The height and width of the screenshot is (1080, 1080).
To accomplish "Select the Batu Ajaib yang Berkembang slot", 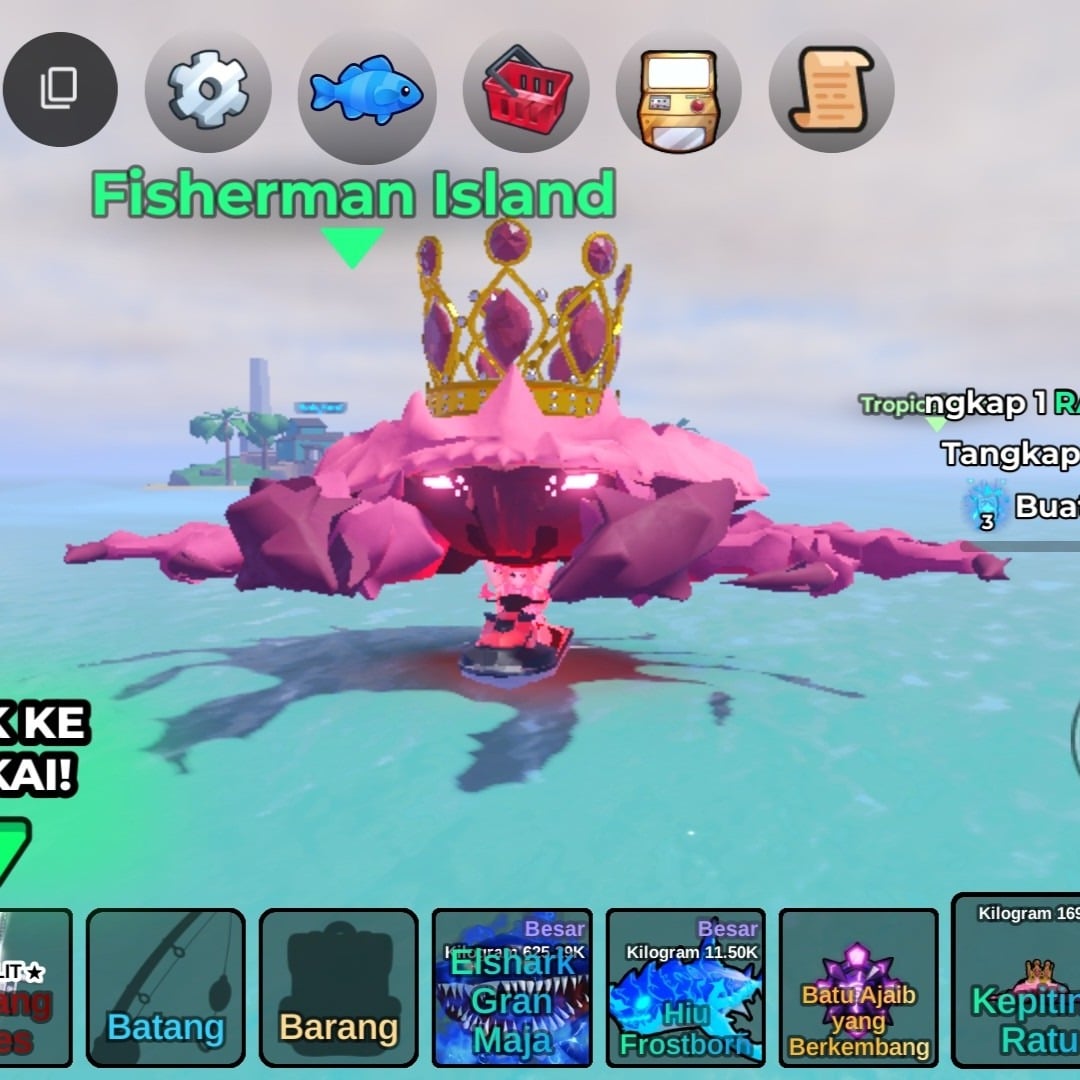I will (x=859, y=987).
